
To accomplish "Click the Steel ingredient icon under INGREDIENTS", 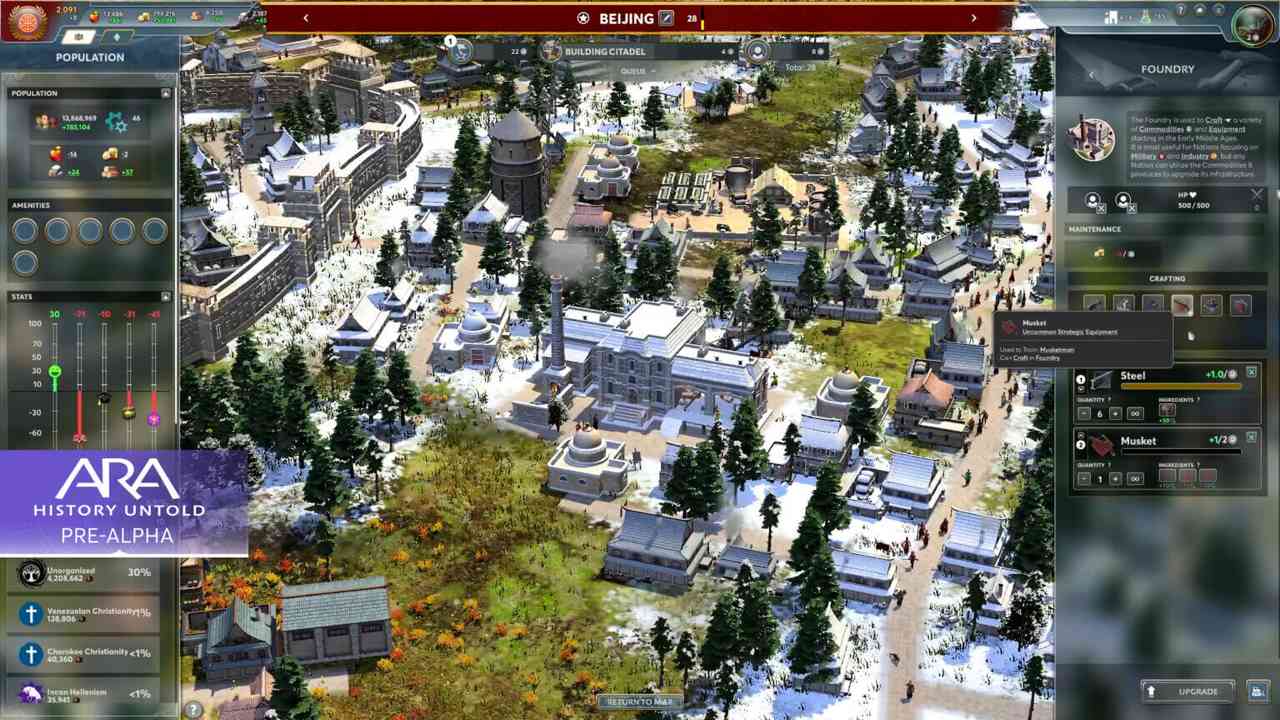I will tap(1166, 410).
